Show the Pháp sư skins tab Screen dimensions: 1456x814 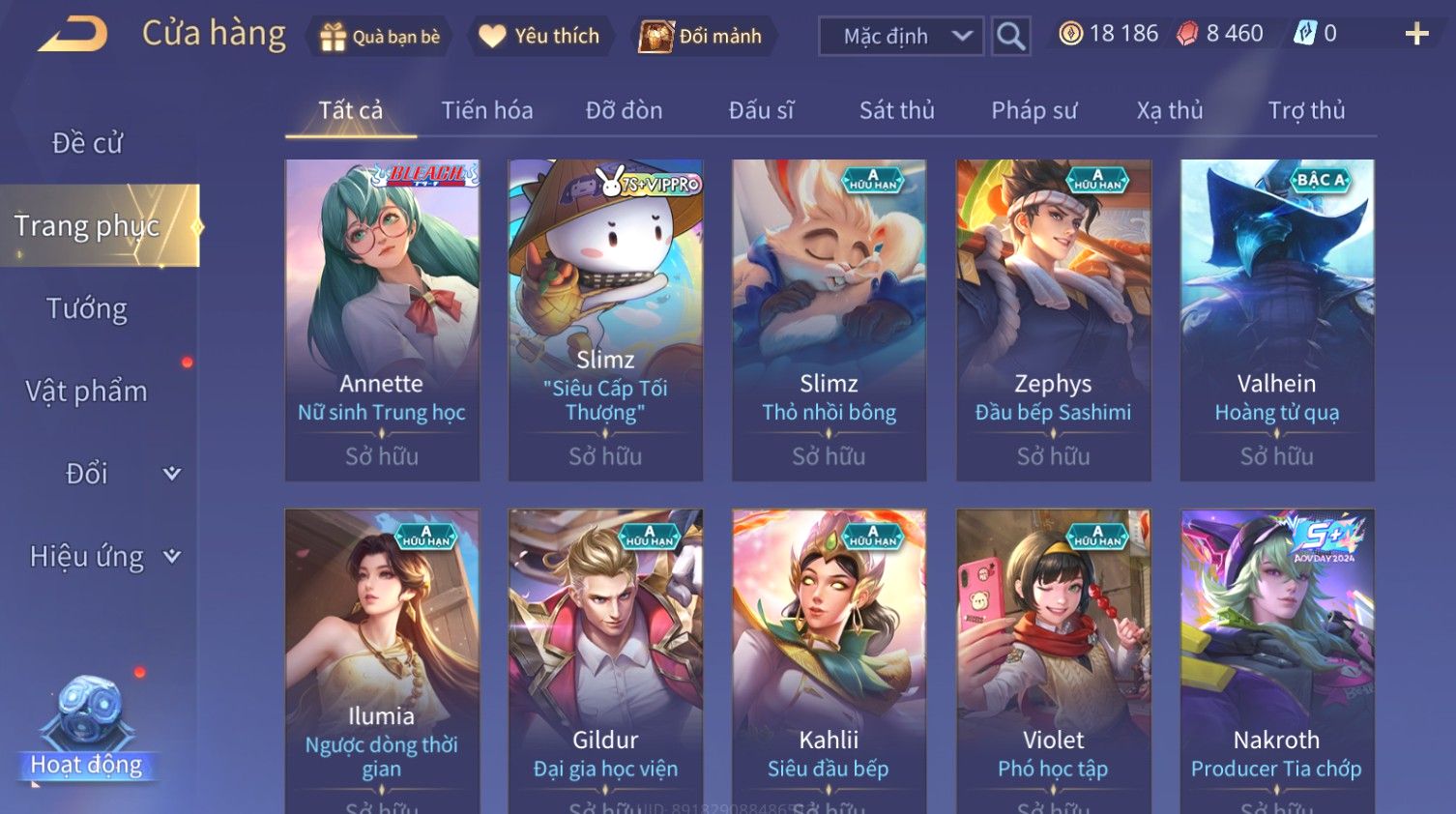click(1034, 110)
